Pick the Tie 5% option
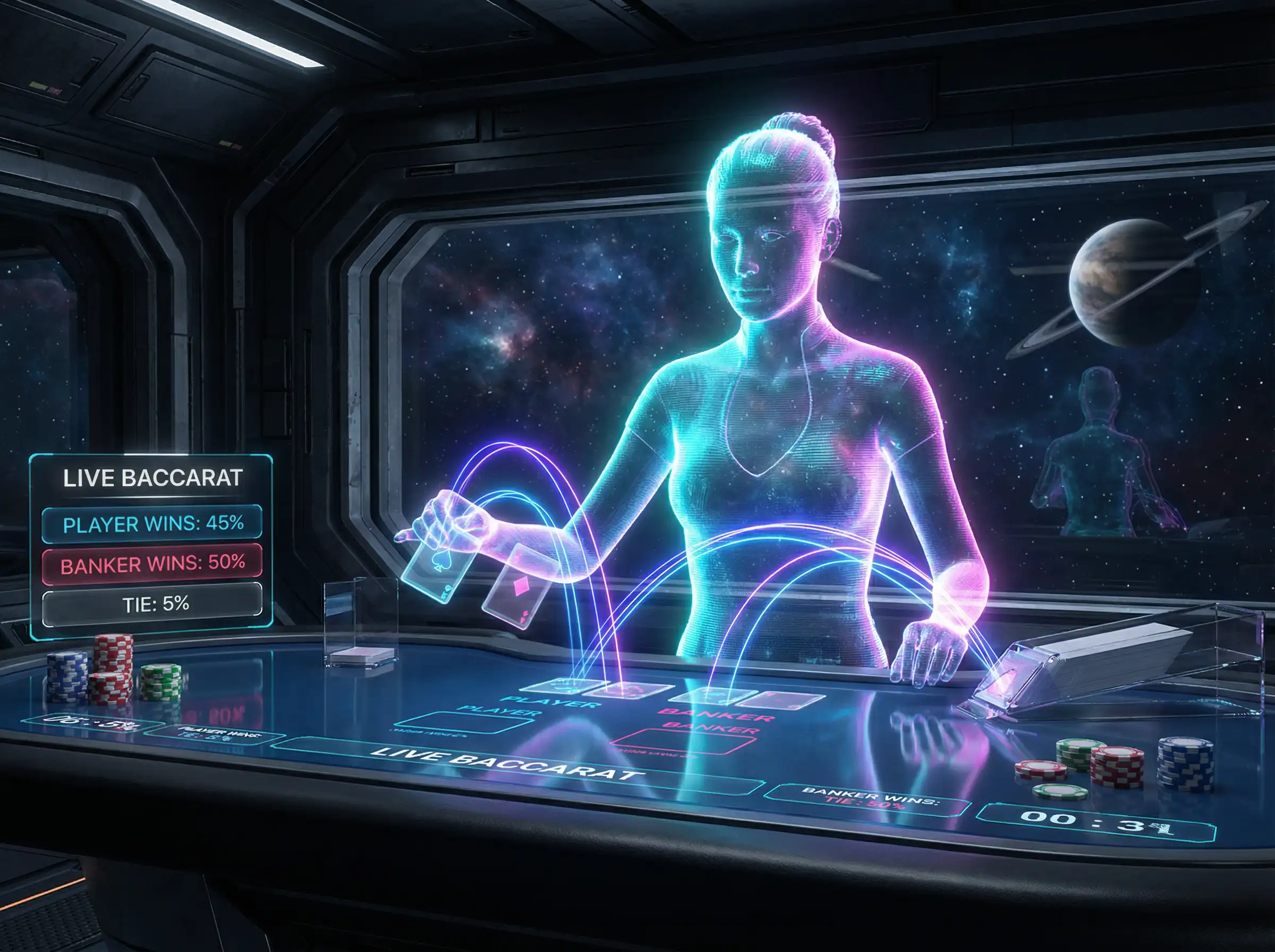 pyautogui.click(x=152, y=604)
